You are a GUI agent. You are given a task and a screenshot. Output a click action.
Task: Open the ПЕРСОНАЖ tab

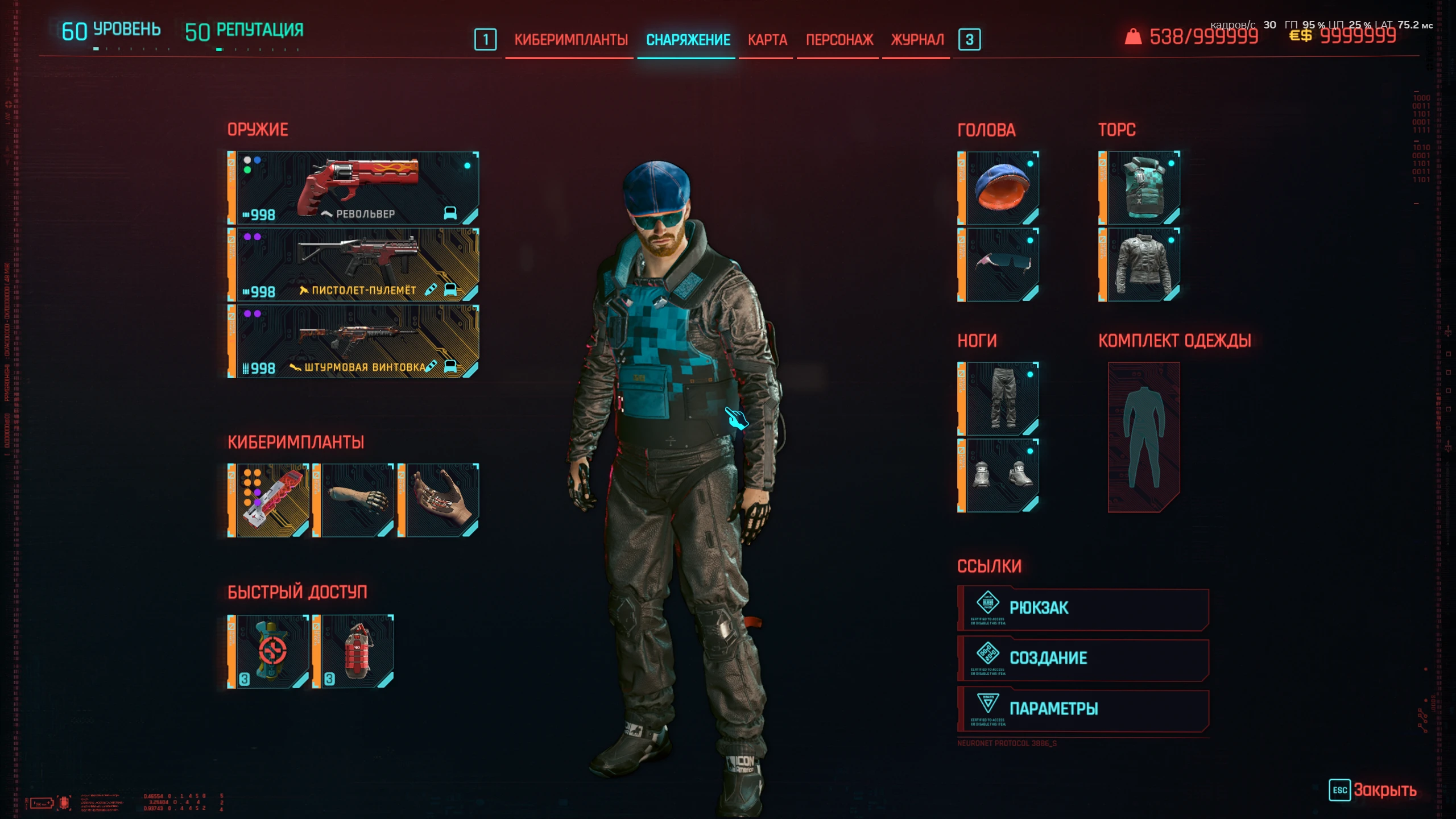click(839, 40)
